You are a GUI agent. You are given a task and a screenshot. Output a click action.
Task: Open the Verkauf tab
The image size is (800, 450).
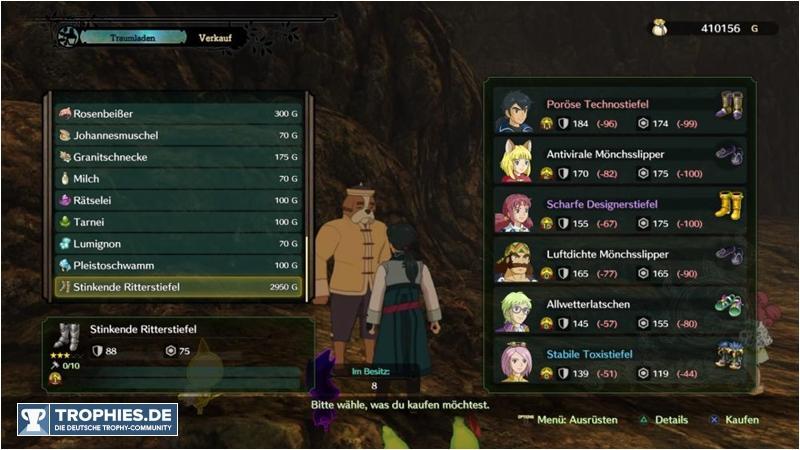tap(213, 37)
